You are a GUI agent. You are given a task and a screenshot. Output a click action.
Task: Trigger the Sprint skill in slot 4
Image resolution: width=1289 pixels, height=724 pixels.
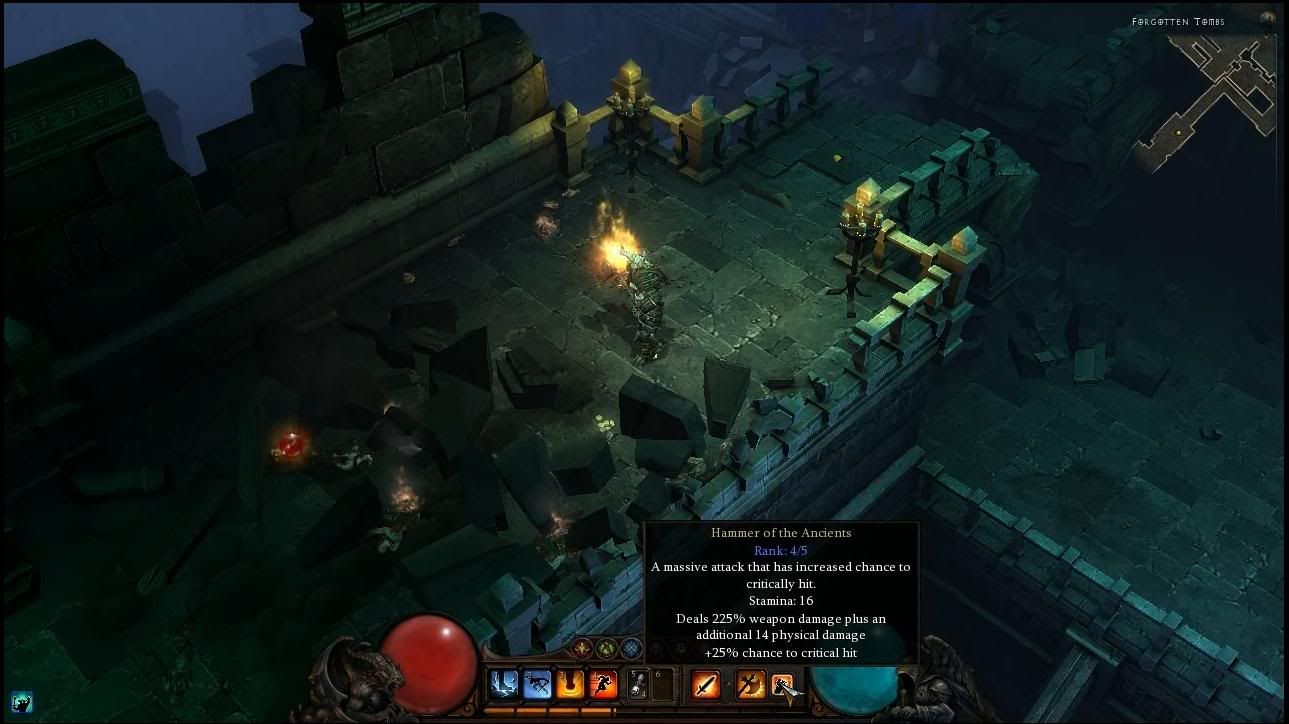[604, 684]
